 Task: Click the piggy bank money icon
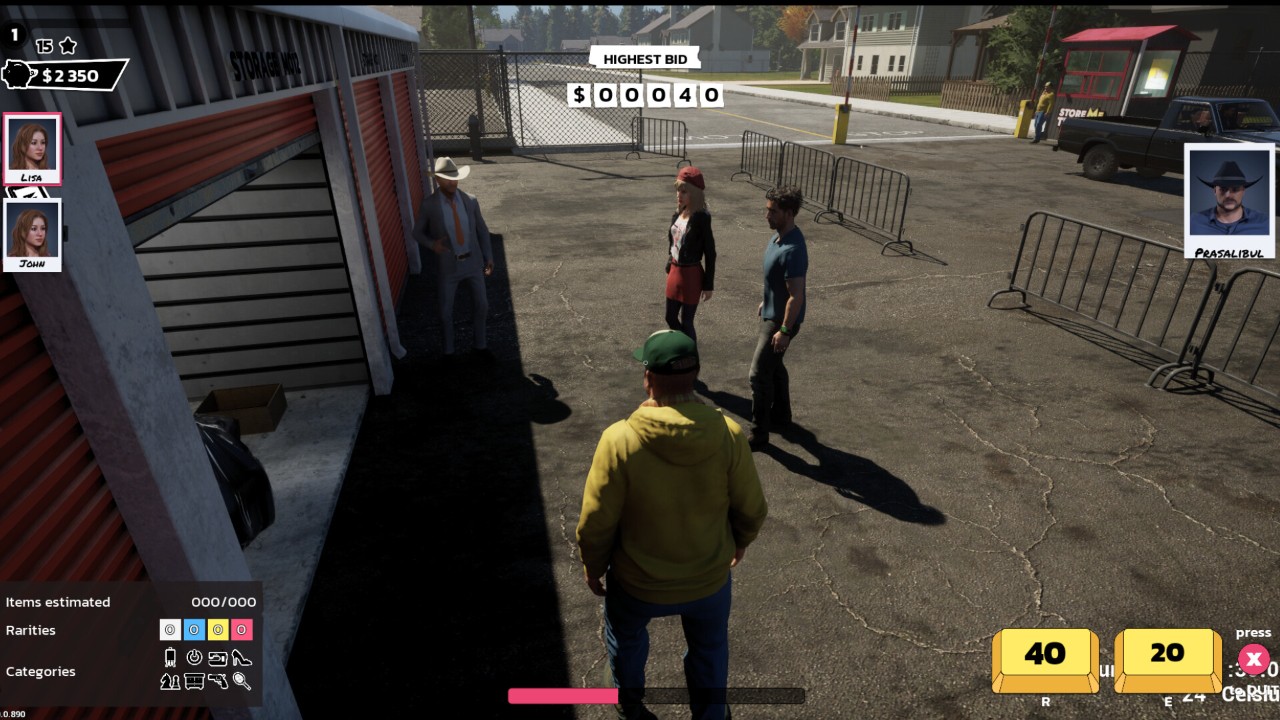pos(20,75)
